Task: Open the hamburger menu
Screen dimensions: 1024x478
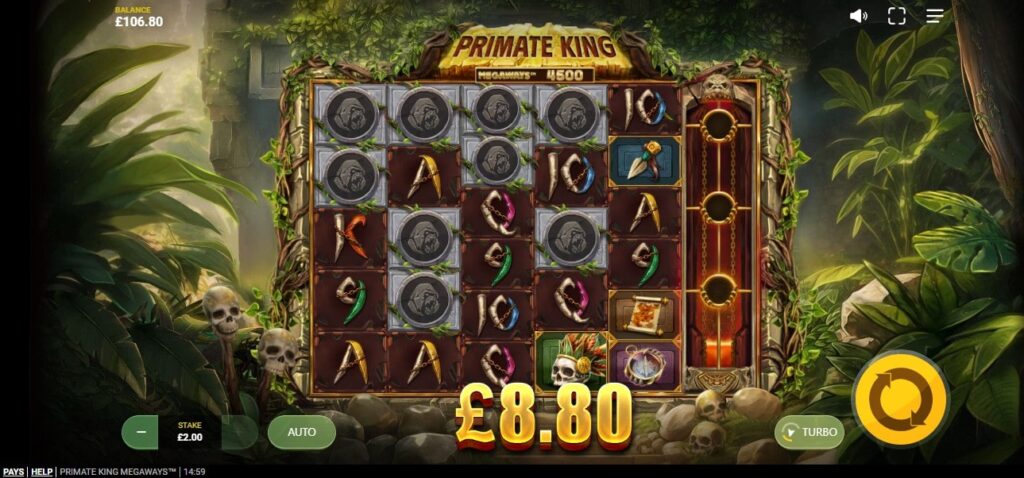Action: pos(935,16)
